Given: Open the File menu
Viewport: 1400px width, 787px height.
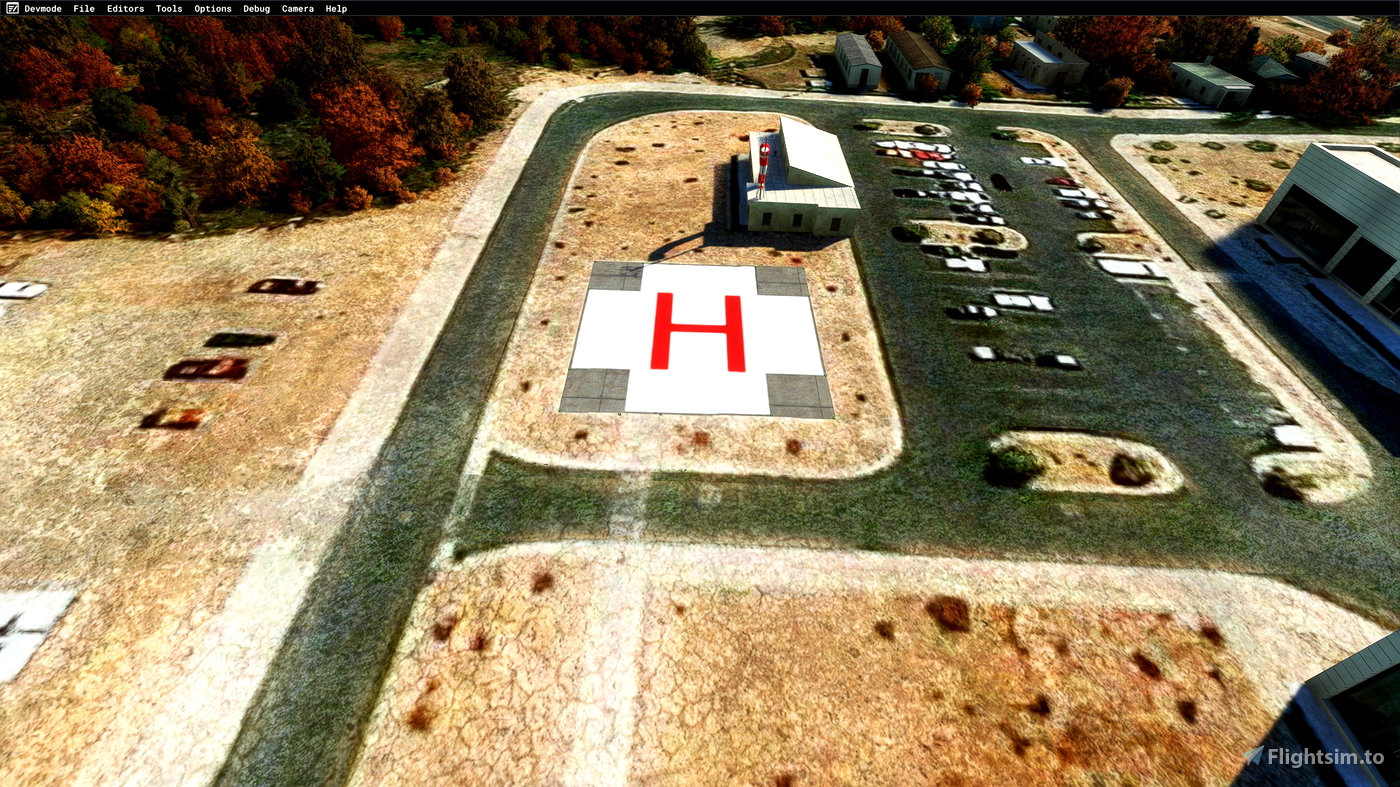Looking at the screenshot, I should (83, 8).
